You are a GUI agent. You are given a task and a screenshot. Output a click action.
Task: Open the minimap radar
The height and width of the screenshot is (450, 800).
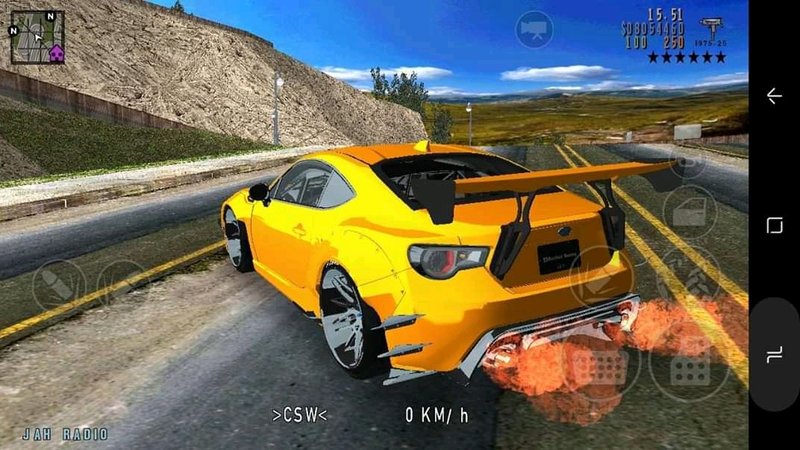tap(37, 37)
